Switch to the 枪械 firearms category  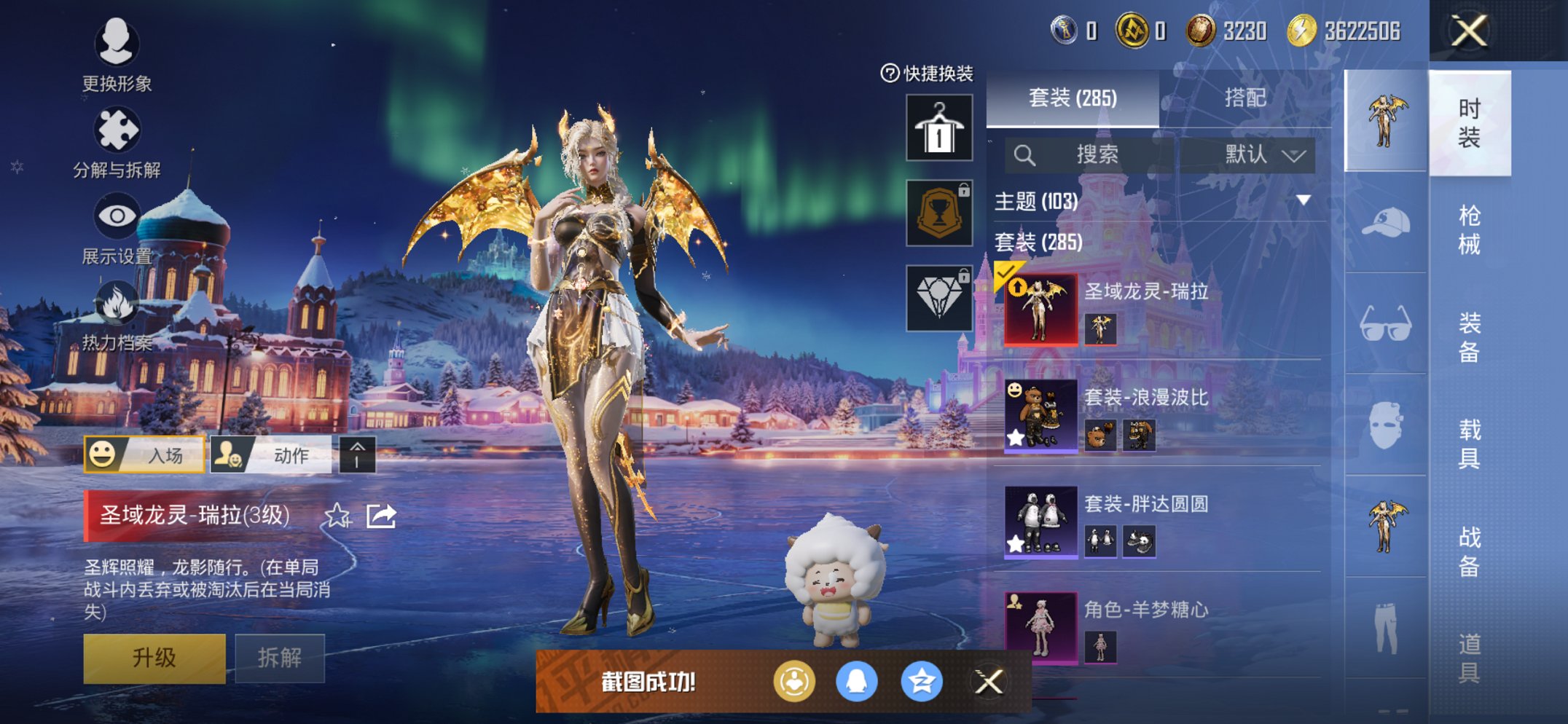pos(1469,229)
